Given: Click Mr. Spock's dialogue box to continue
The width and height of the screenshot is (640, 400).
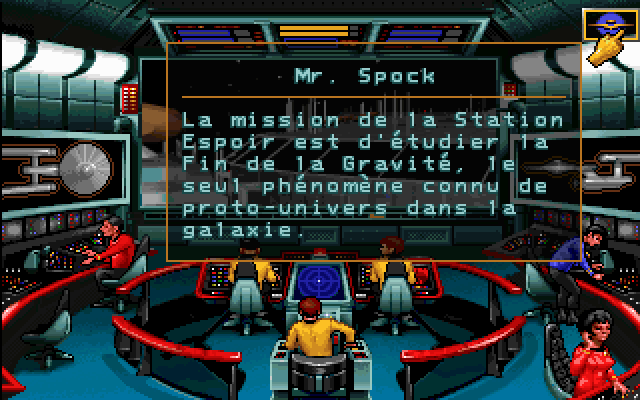Looking at the screenshot, I should pyautogui.click(x=366, y=160).
